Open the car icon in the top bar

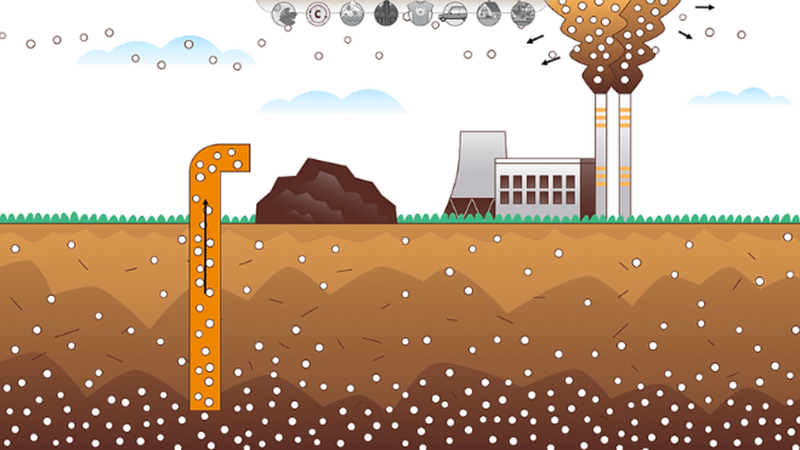(x=453, y=13)
